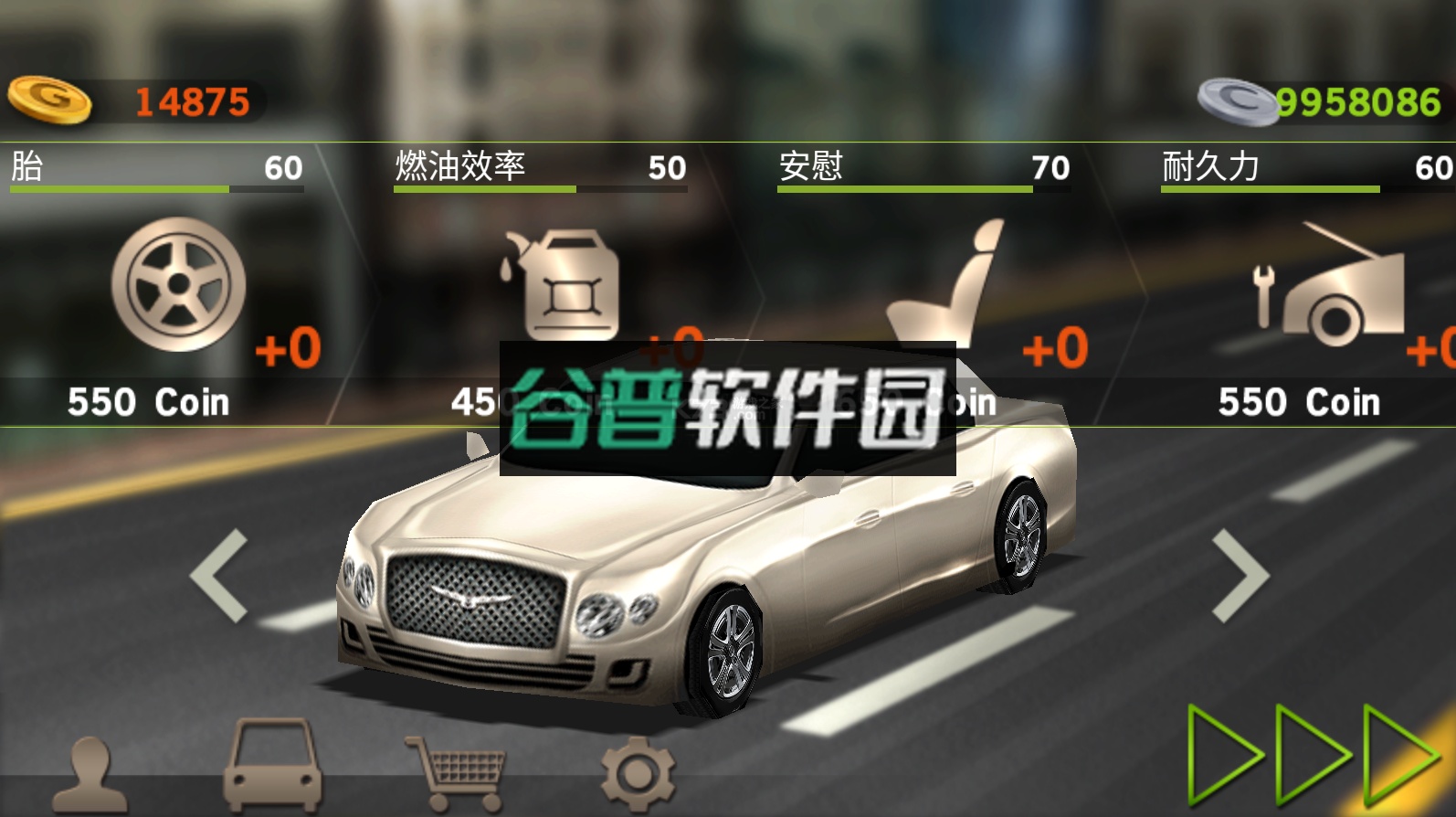Select the seat comfort upgrade icon
Image resolution: width=1456 pixels, height=817 pixels.
tap(945, 283)
